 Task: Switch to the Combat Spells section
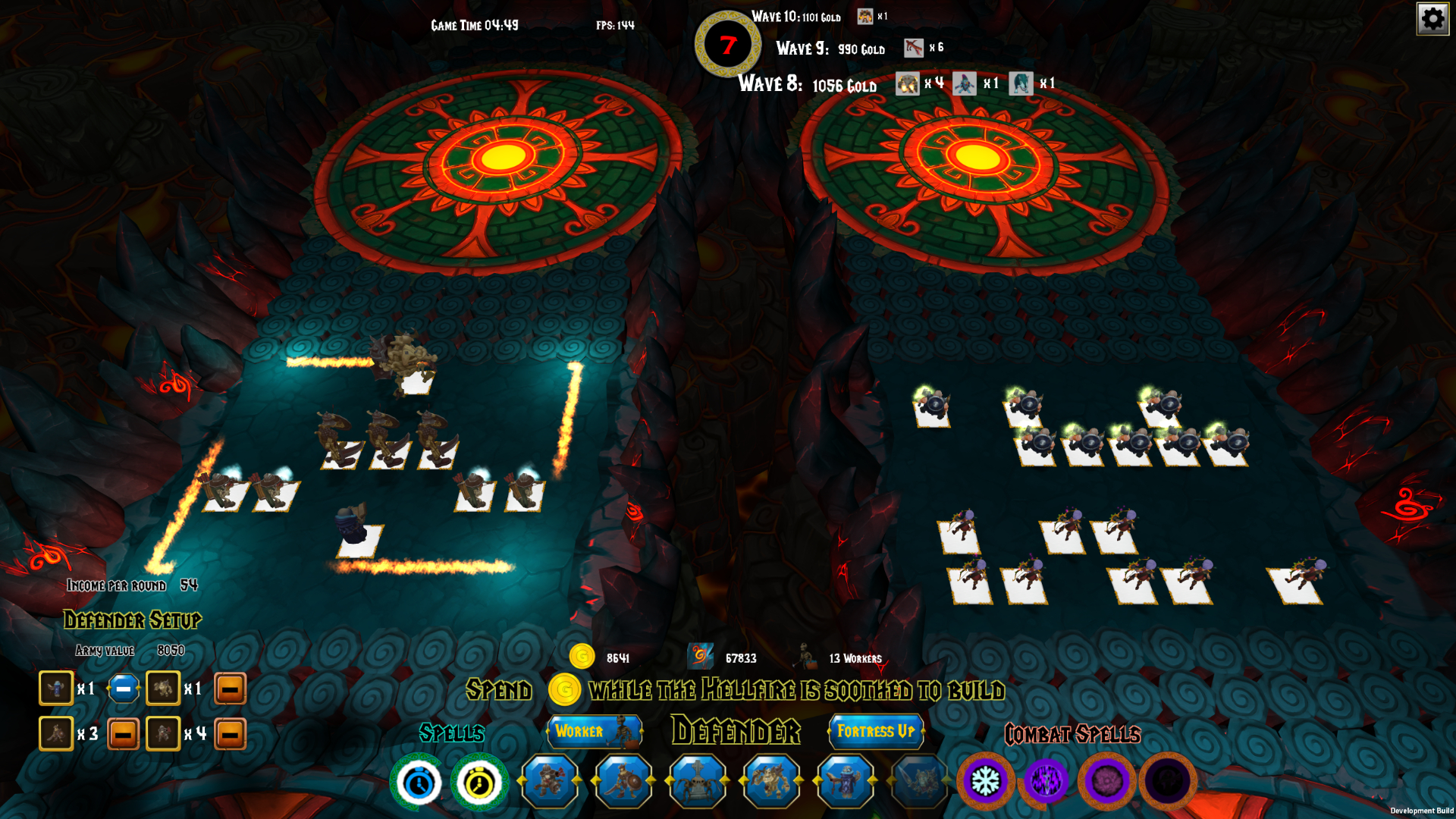tap(1073, 734)
